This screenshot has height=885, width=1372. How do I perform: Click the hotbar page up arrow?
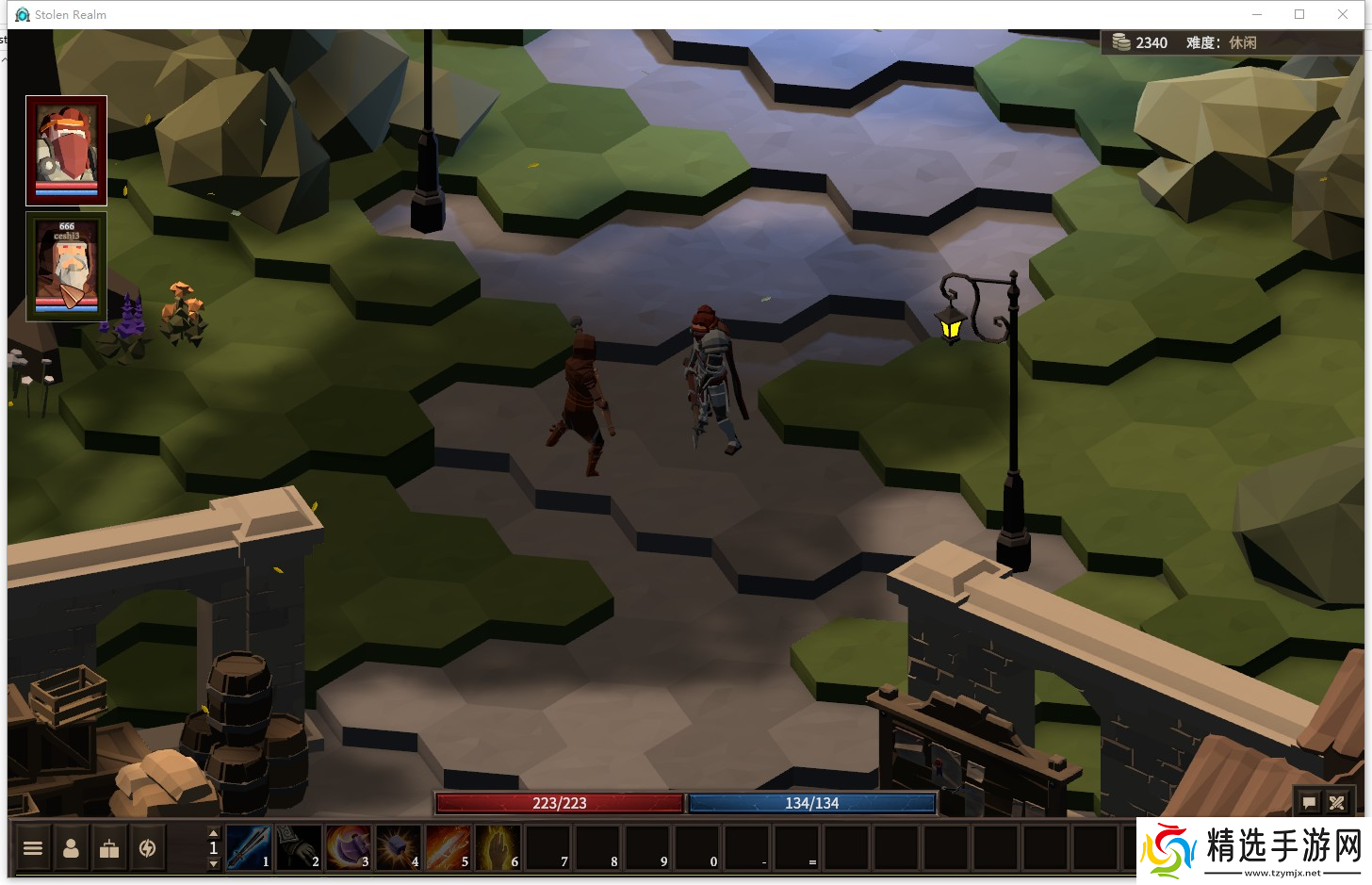pyautogui.click(x=213, y=833)
